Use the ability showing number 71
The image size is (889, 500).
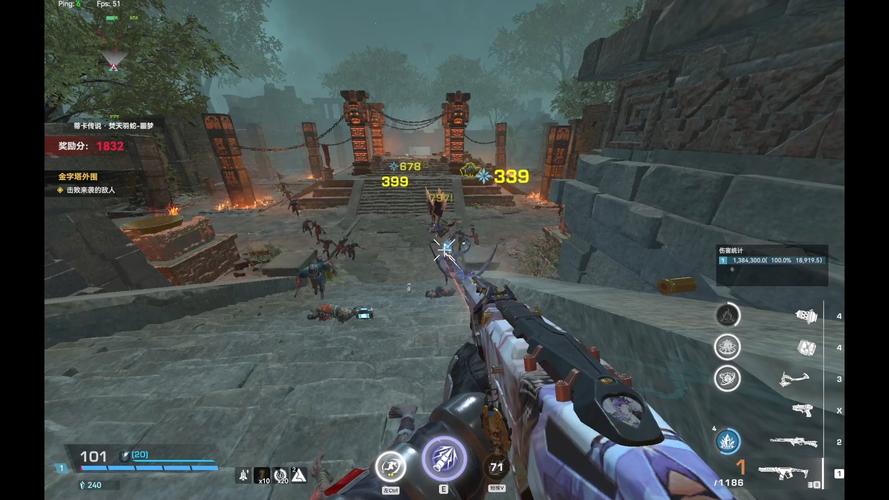pyautogui.click(x=496, y=467)
